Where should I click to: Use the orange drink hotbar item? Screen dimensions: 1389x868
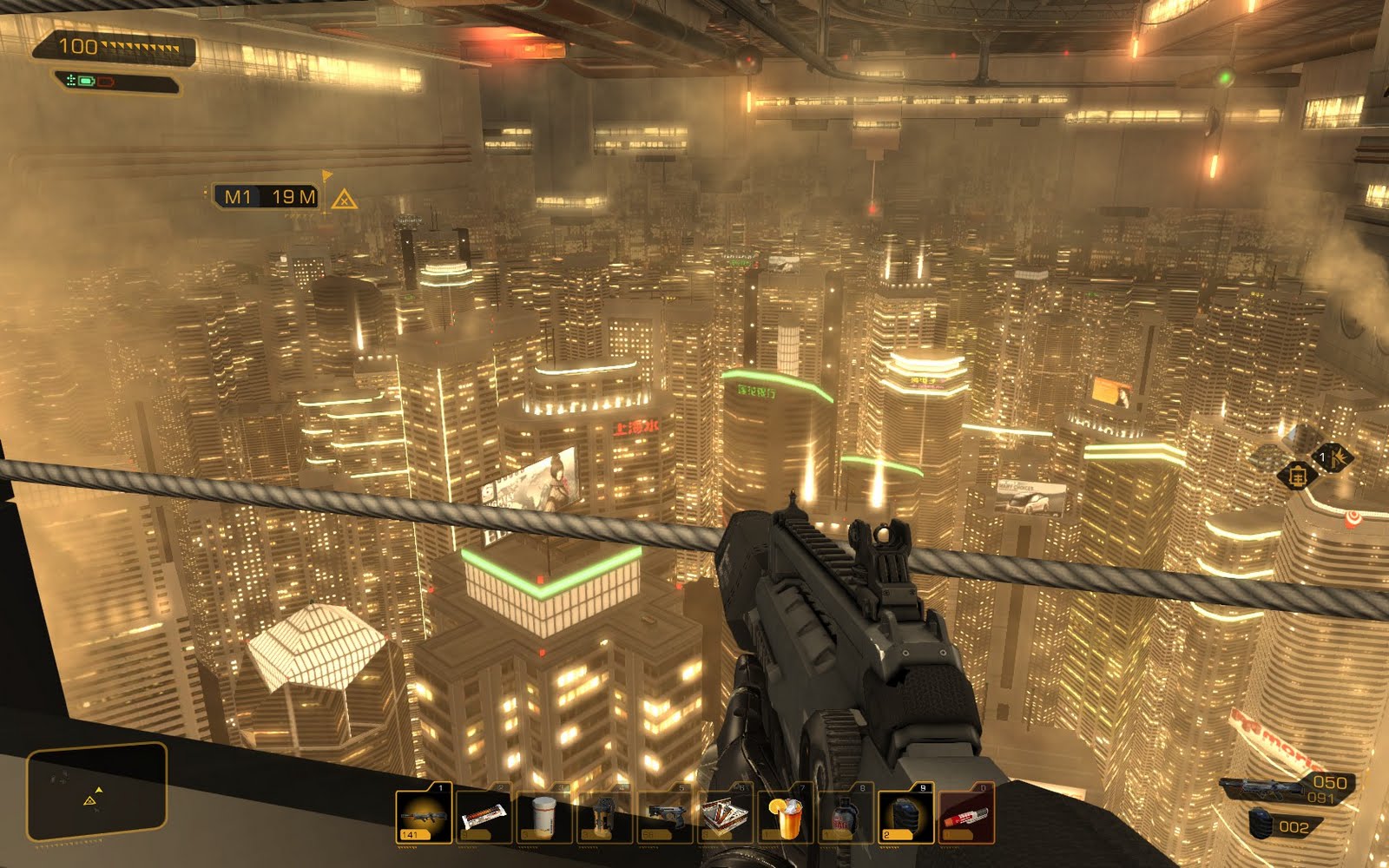pyautogui.click(x=786, y=816)
